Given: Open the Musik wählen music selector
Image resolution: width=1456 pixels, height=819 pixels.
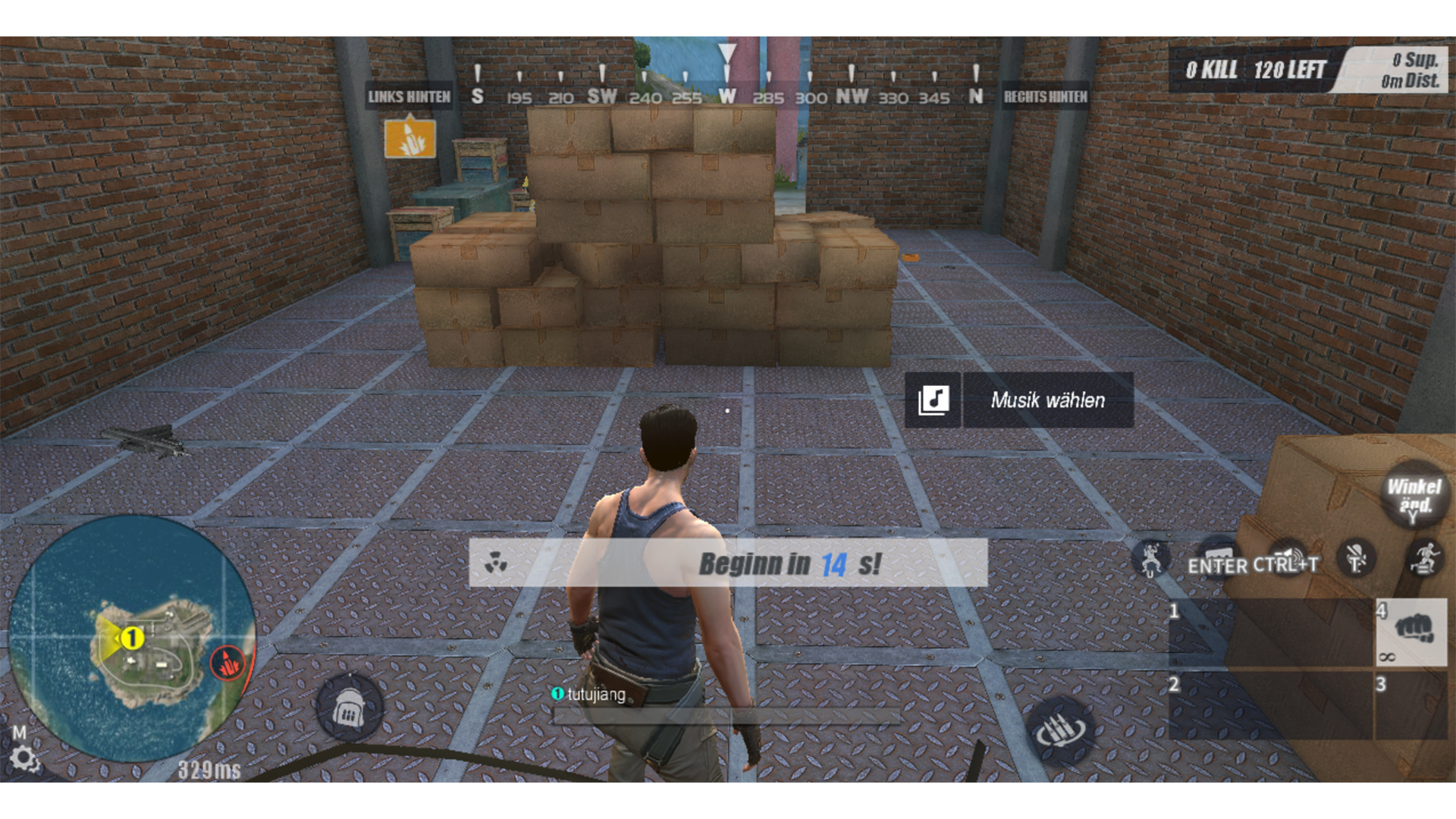Looking at the screenshot, I should point(1048,400).
